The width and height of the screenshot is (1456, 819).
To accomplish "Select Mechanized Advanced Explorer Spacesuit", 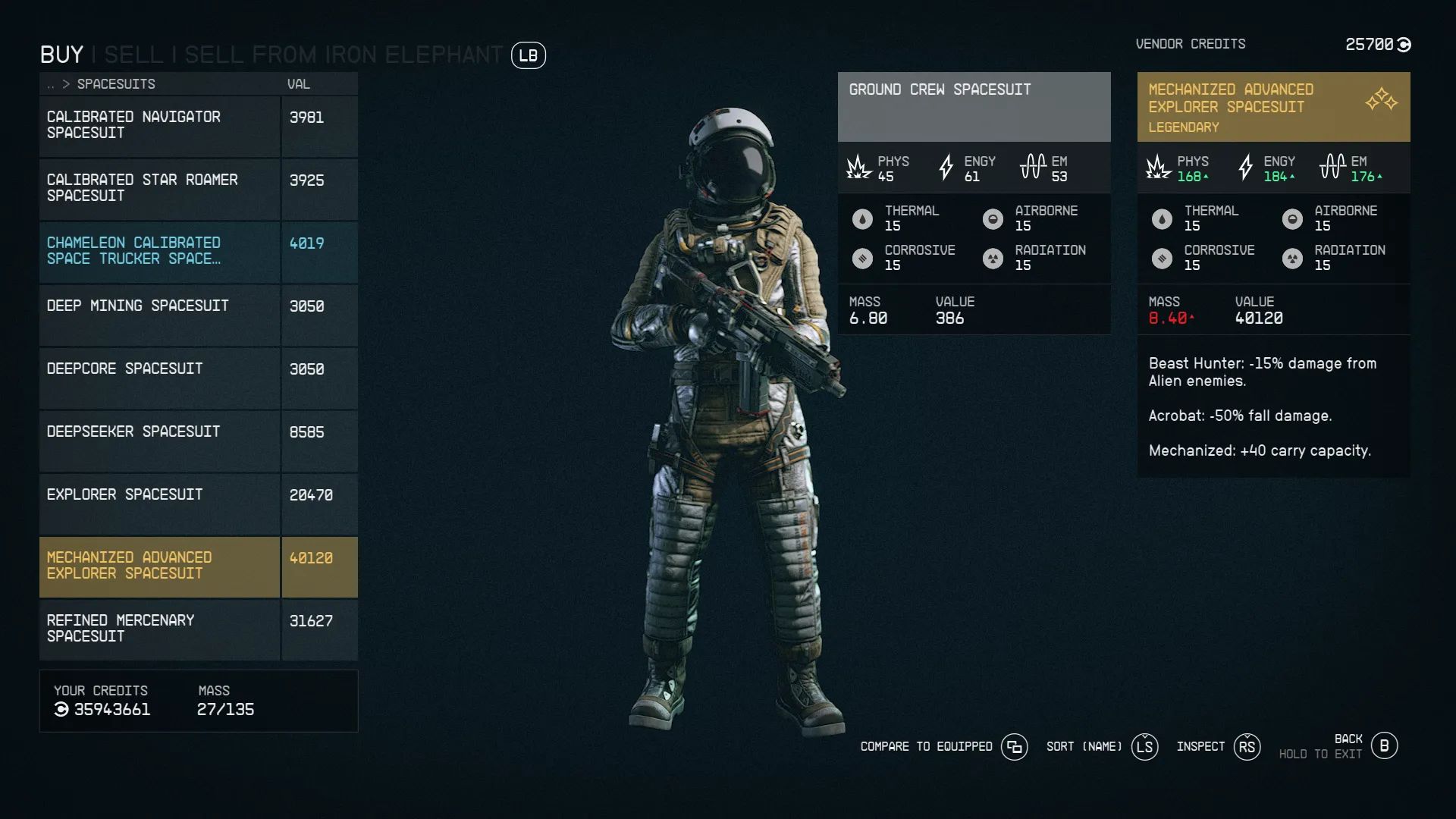I will tap(159, 566).
